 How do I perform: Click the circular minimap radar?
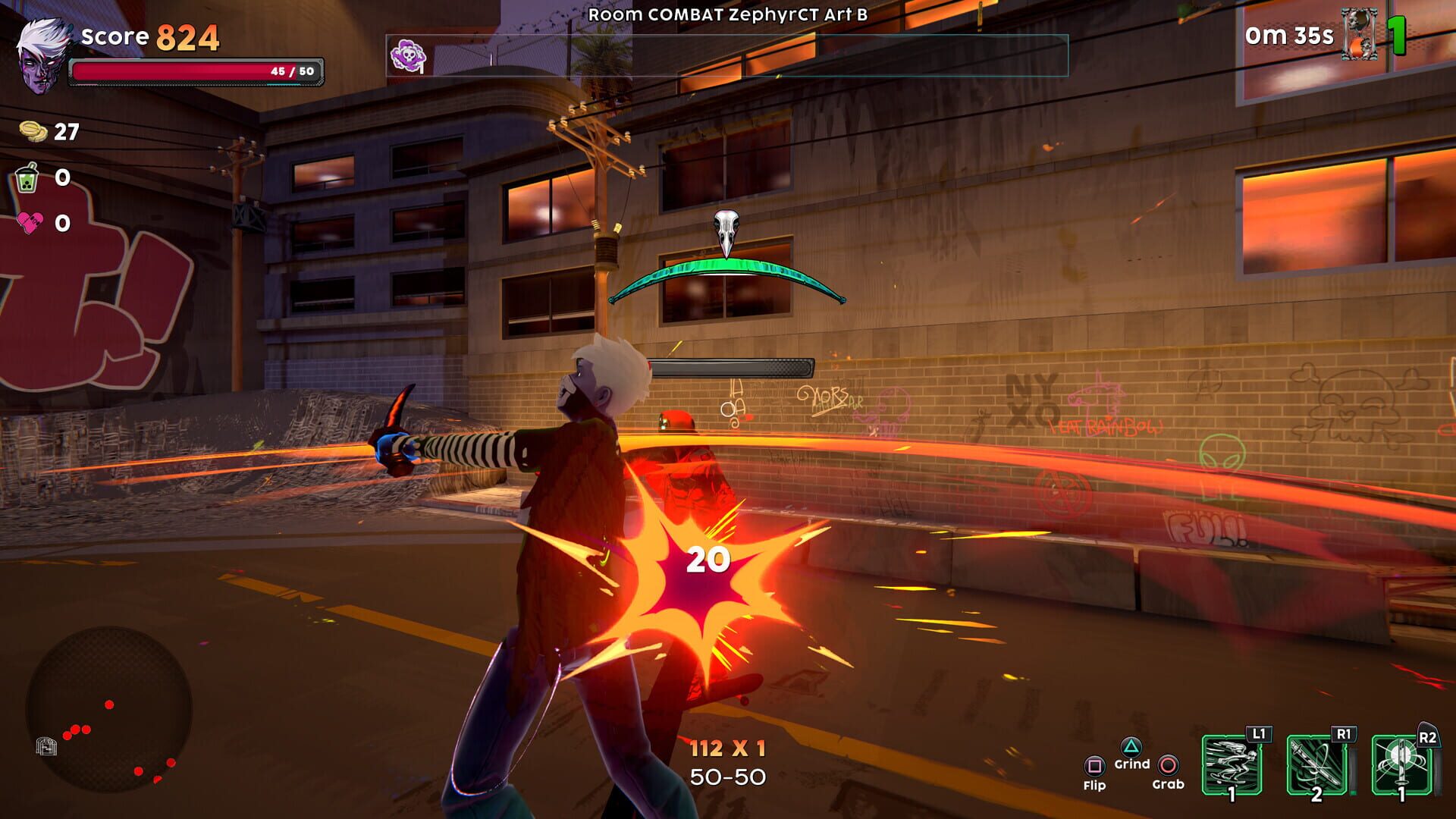109,709
